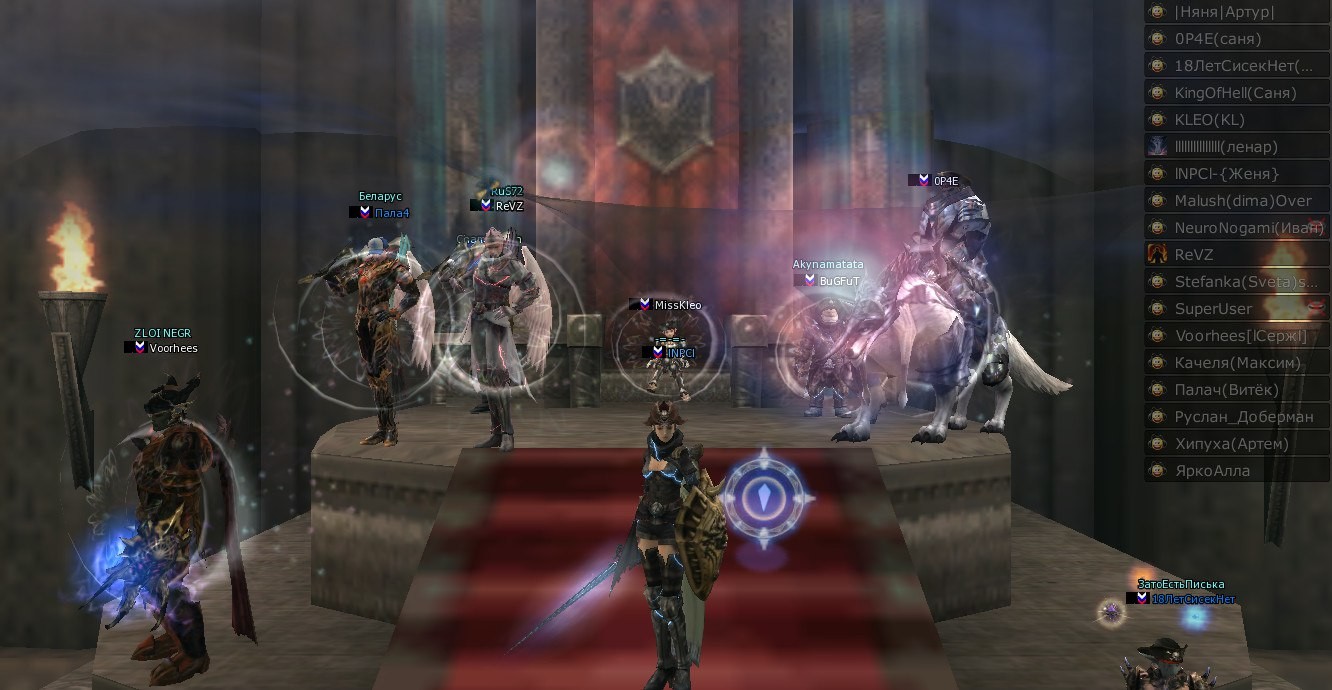Viewport: 1332px width, 690px height.
Task: Click the Stefanka(Sveta) list row
Action: (x=1236, y=282)
